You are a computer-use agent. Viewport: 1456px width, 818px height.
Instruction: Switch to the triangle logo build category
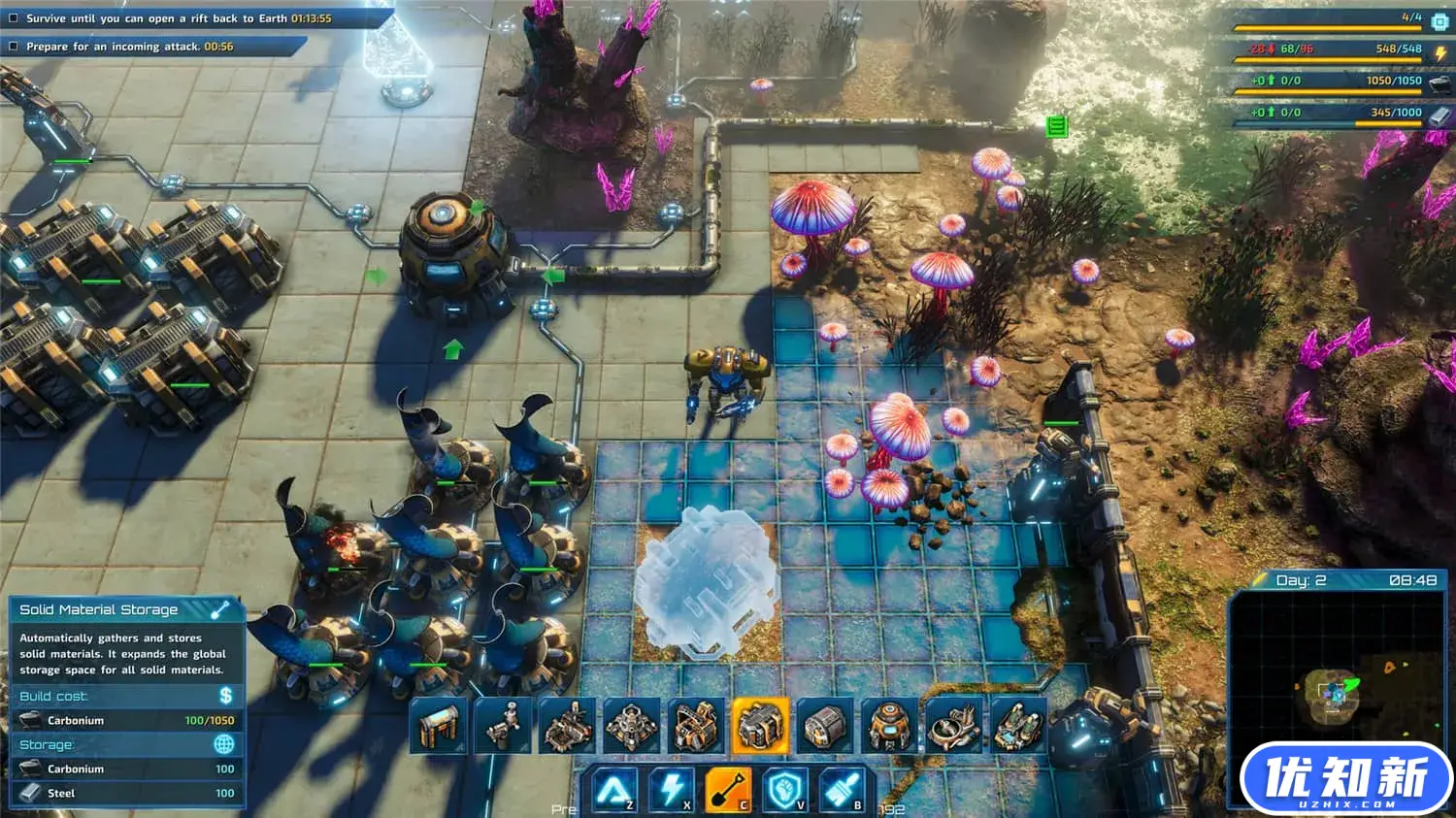click(x=613, y=791)
